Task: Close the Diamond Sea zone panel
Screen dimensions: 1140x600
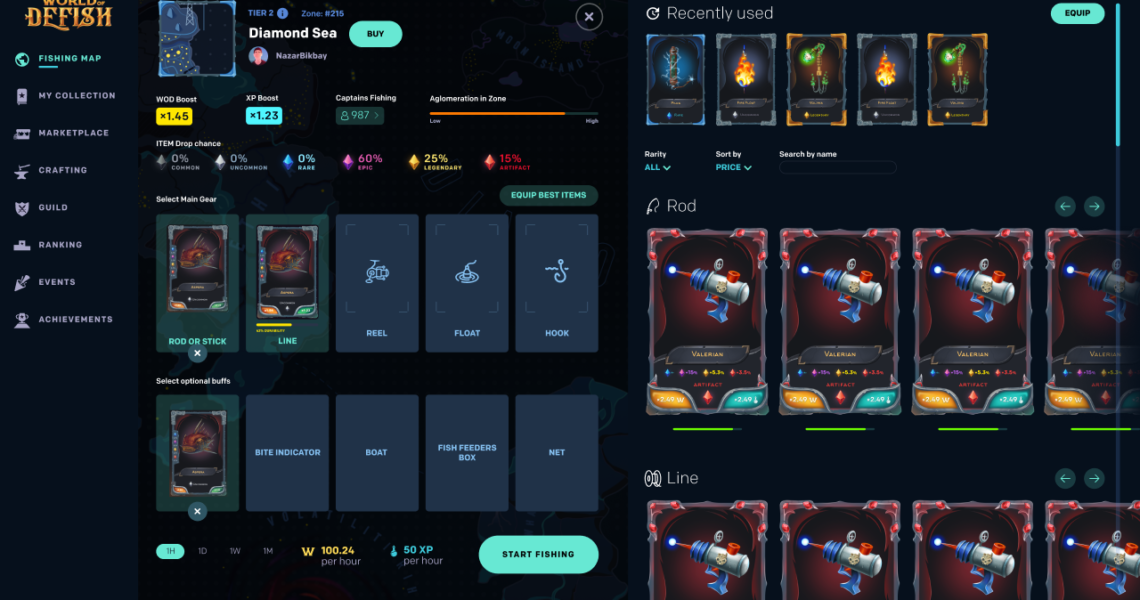Action: (589, 17)
